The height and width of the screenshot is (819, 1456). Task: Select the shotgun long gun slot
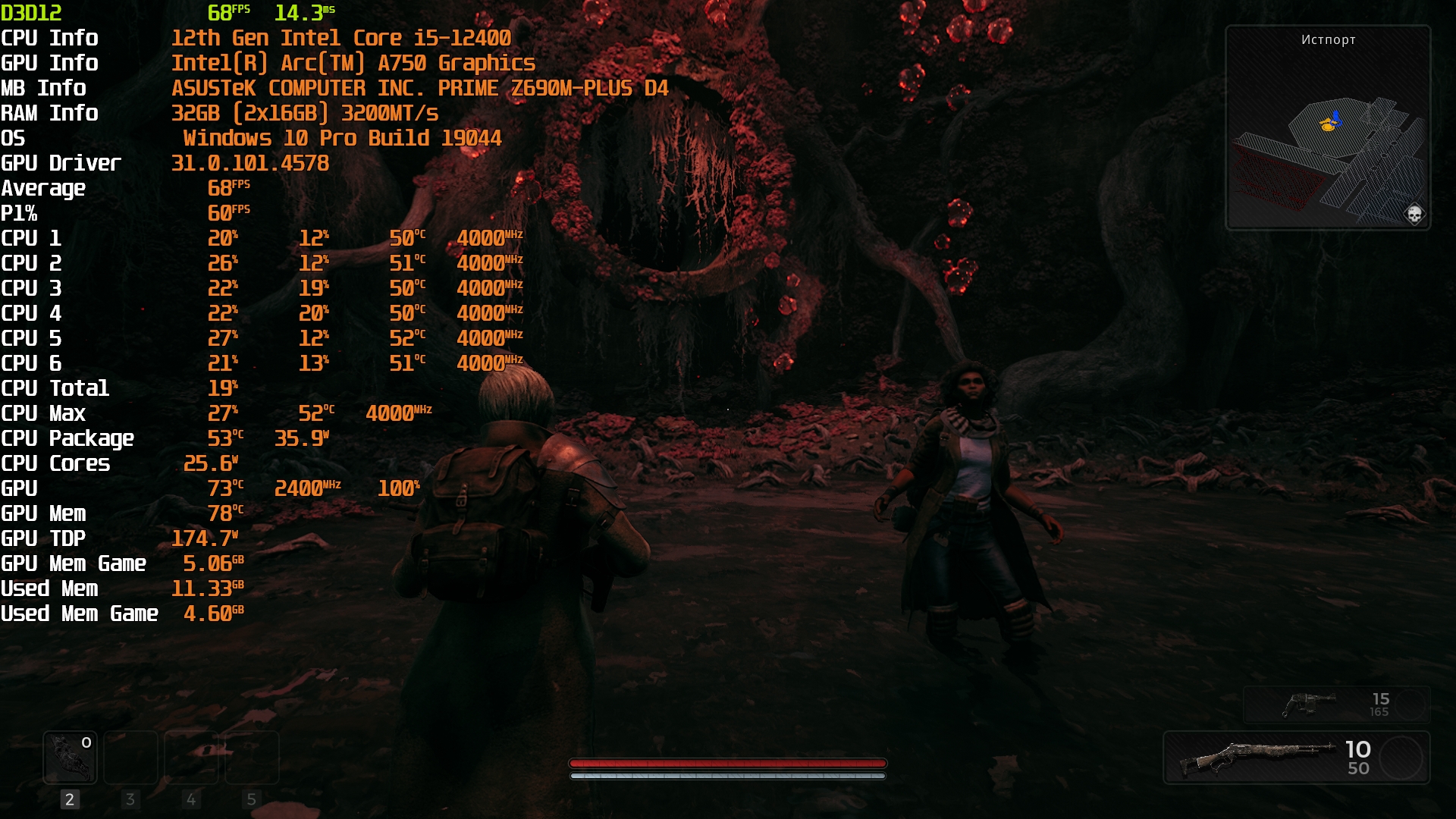[x=1296, y=758]
